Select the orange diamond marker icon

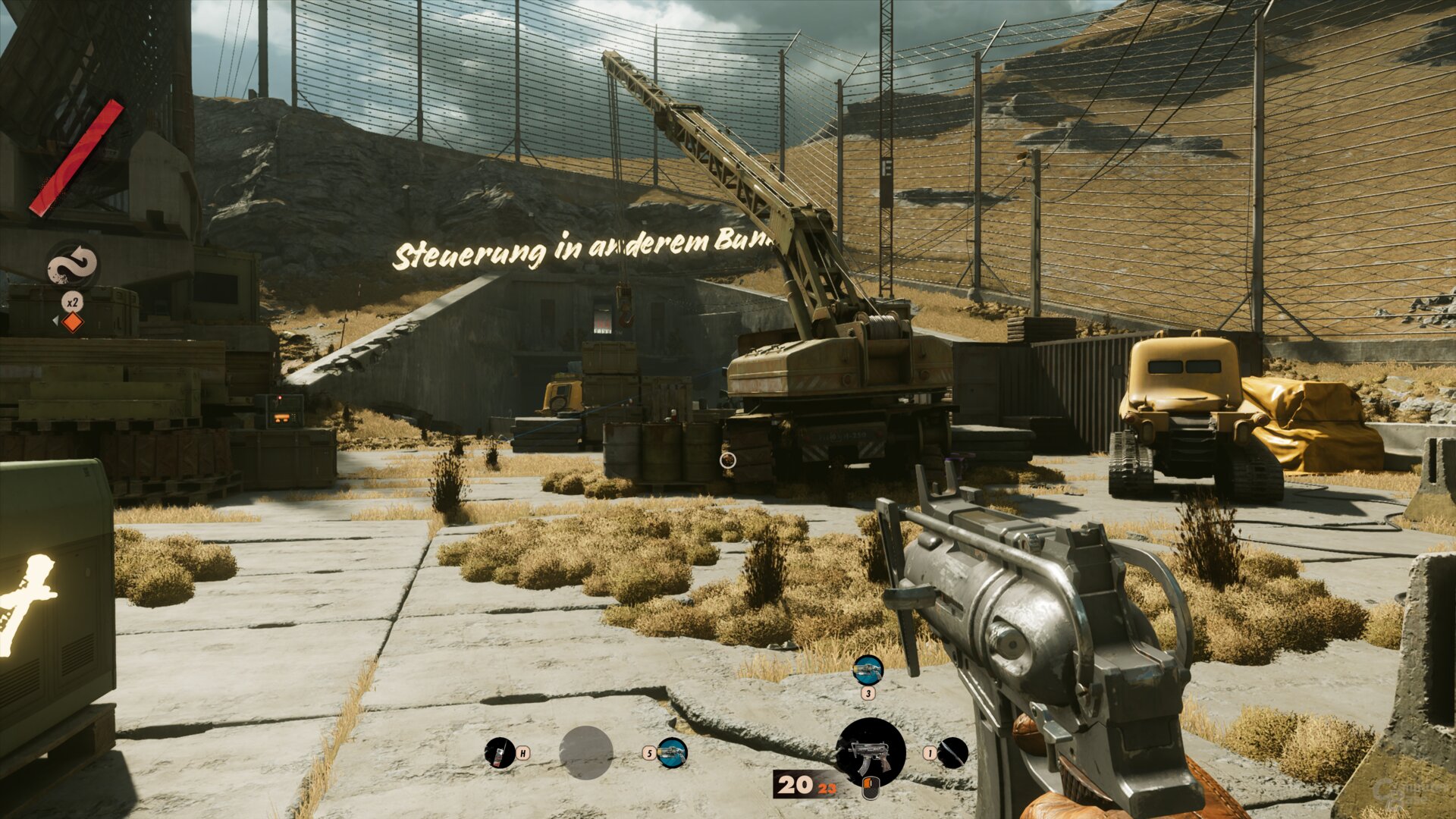pos(72,322)
